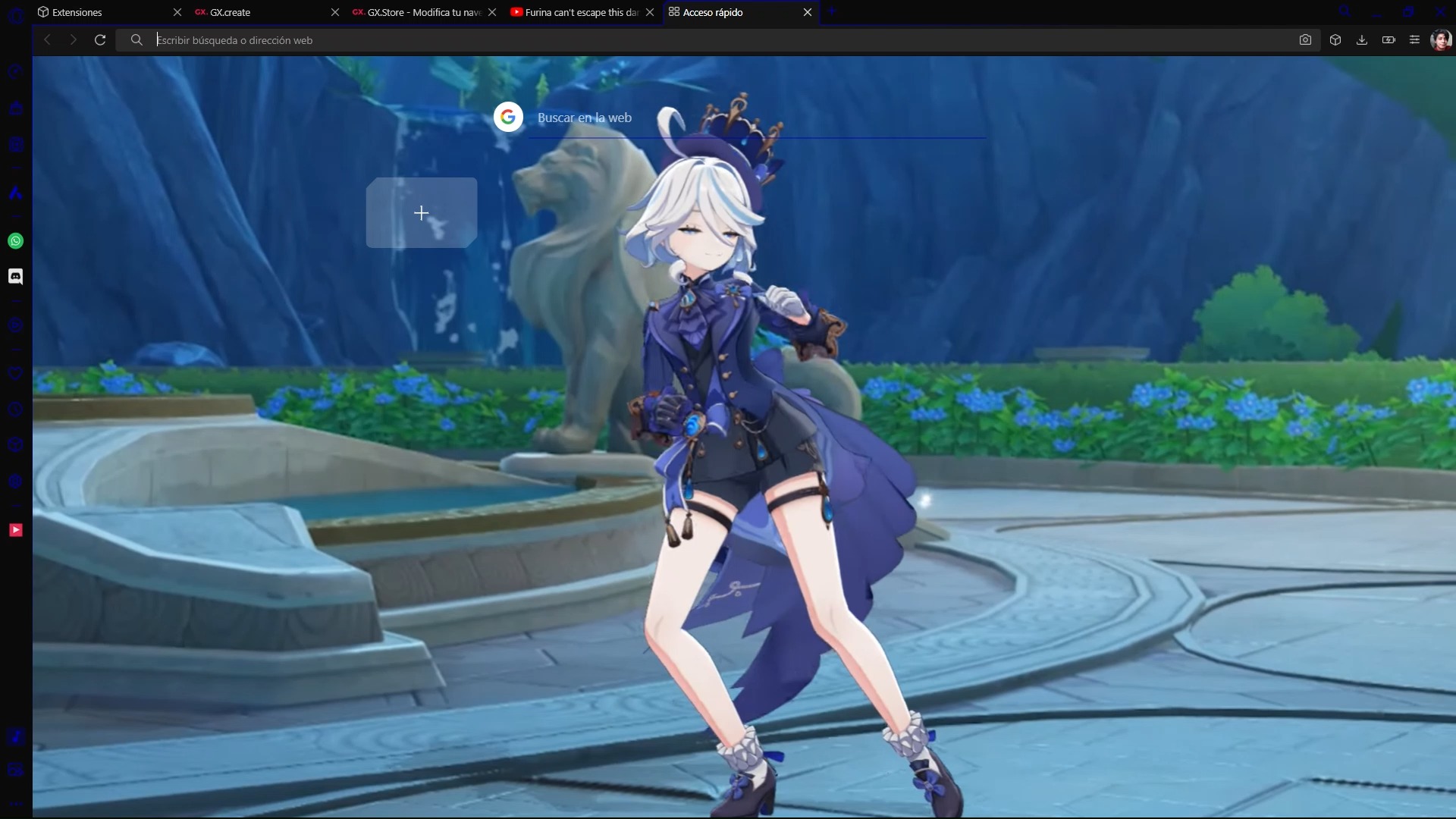The height and width of the screenshot is (819, 1456).
Task: Open GX Corner at the sidebar top
Action: tap(15, 72)
